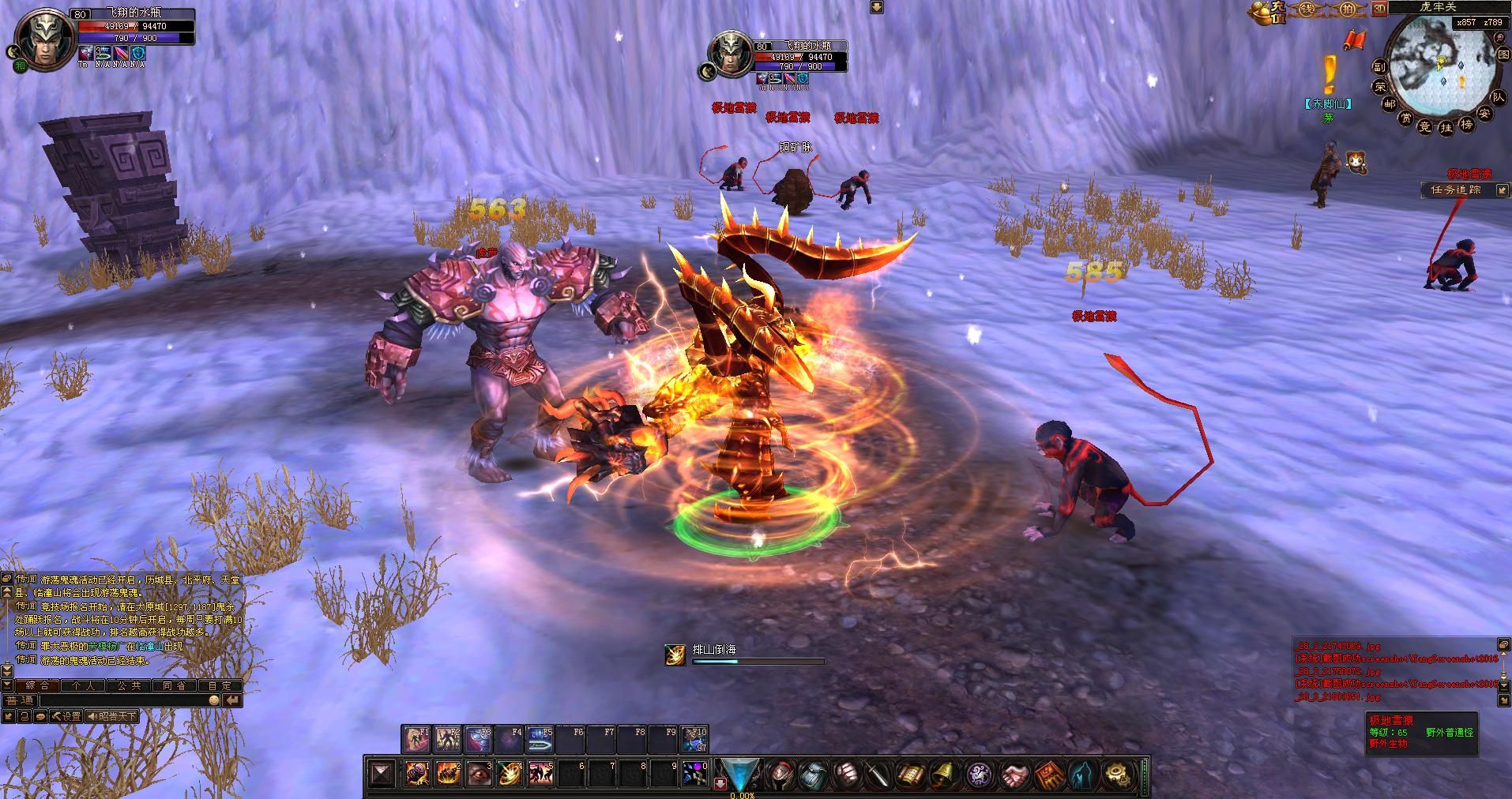Open the 邮 mail button beside minimap

click(1390, 103)
